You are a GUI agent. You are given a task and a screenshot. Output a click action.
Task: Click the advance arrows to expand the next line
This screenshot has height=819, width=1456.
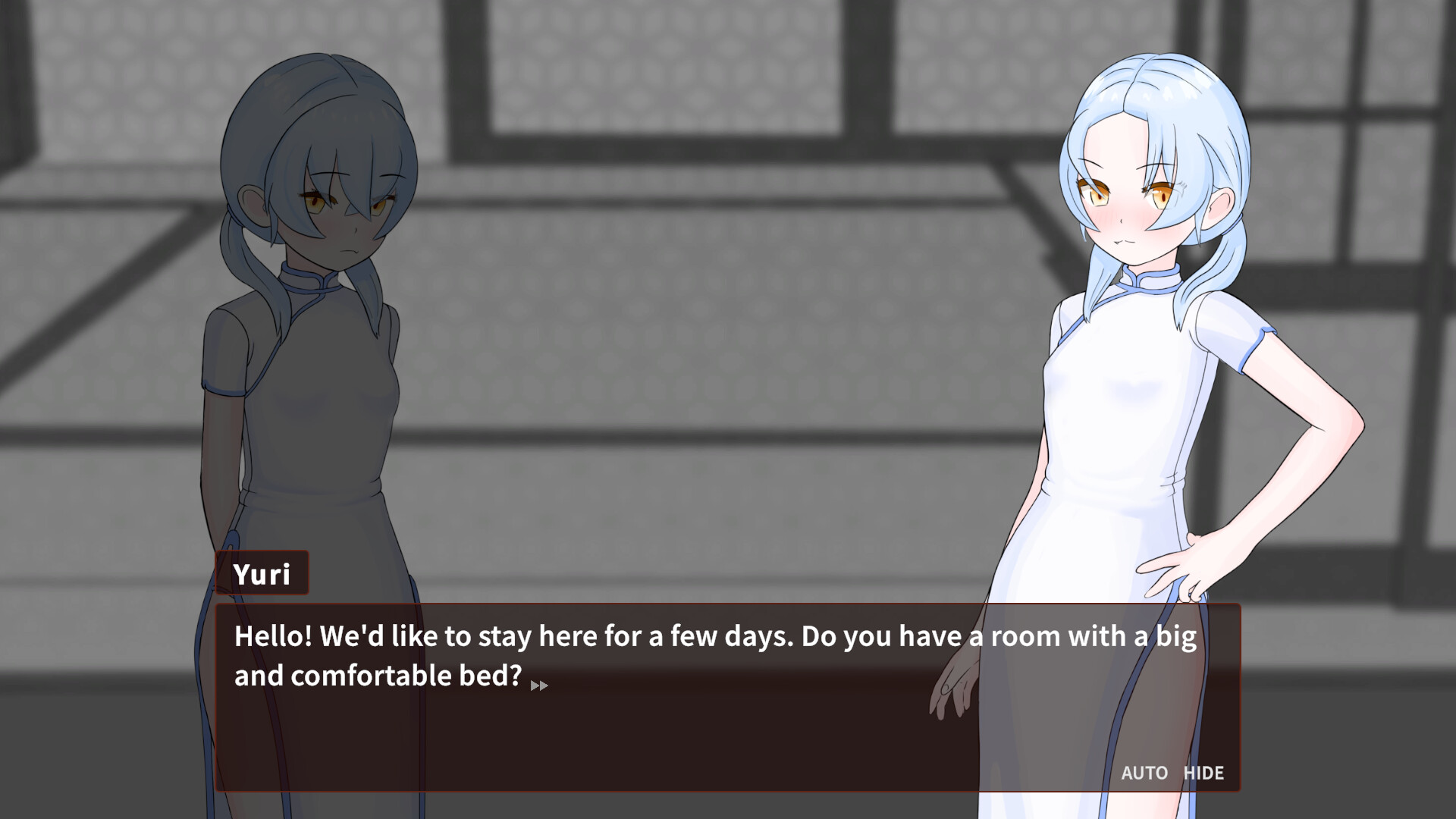(x=540, y=685)
